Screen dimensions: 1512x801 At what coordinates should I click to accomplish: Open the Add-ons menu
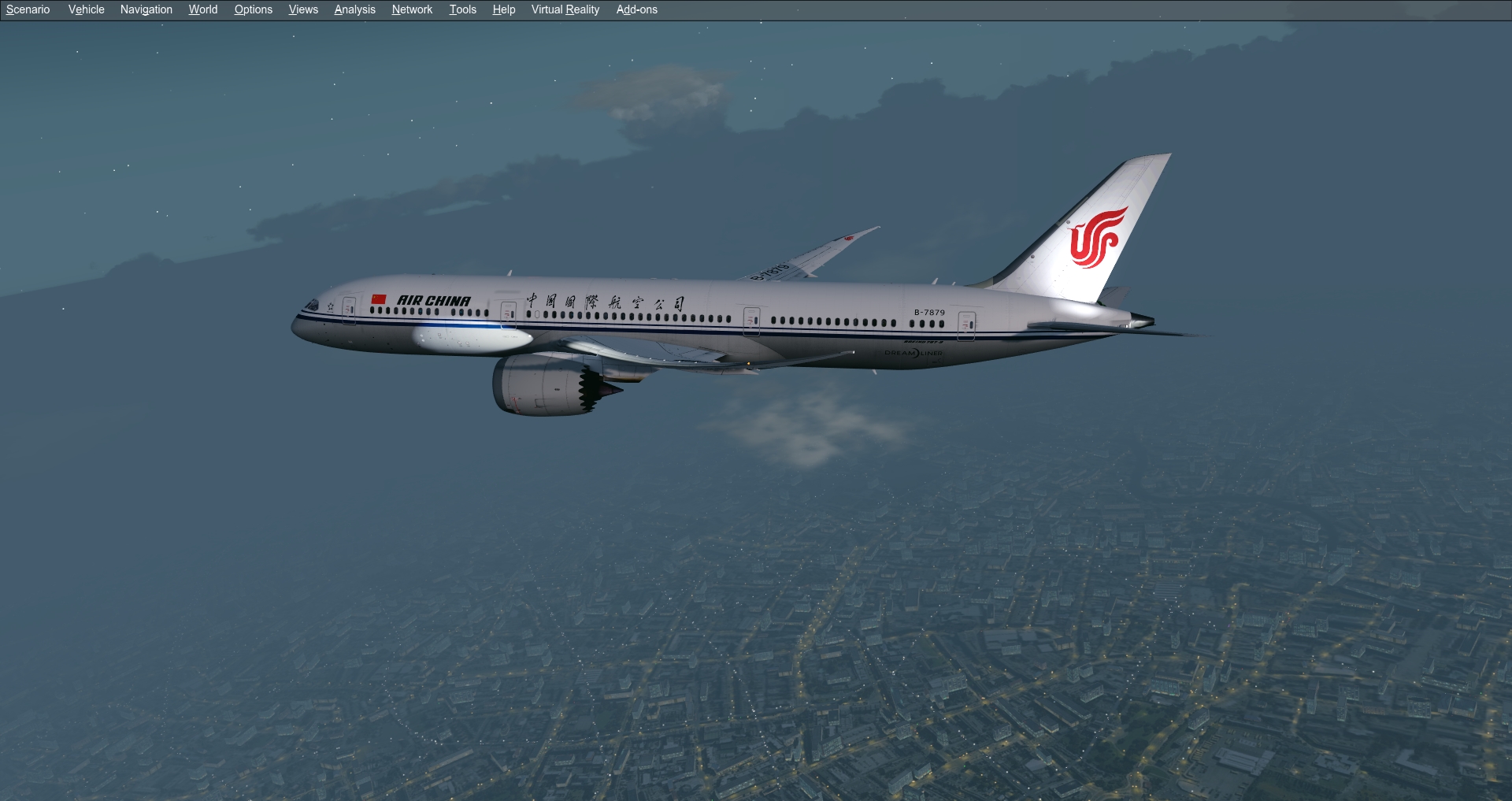(636, 9)
